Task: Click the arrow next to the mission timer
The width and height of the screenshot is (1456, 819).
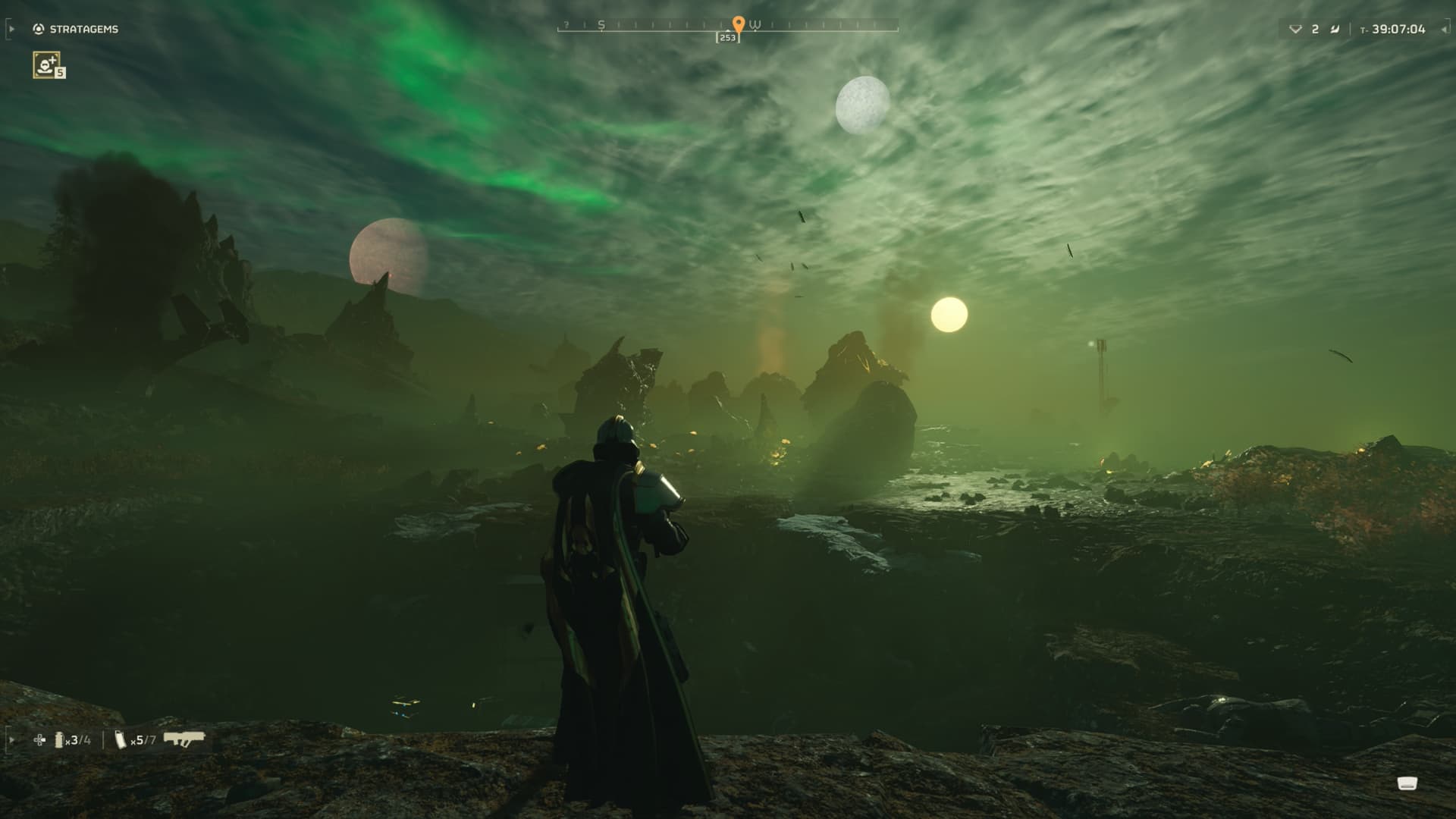Action: (x=1443, y=29)
